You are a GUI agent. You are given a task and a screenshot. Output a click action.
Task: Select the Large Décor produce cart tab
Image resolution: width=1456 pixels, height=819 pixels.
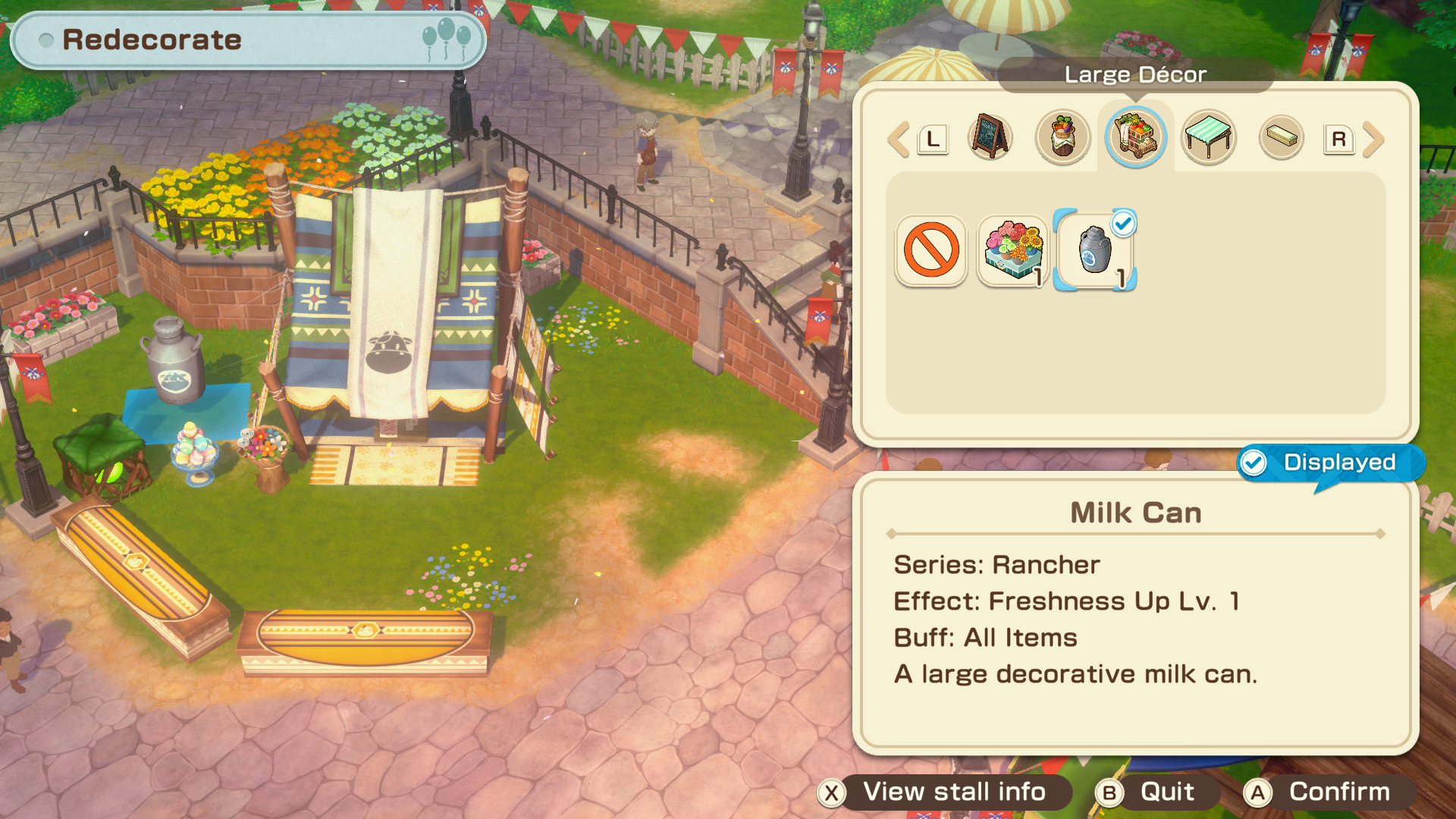coord(1135,137)
